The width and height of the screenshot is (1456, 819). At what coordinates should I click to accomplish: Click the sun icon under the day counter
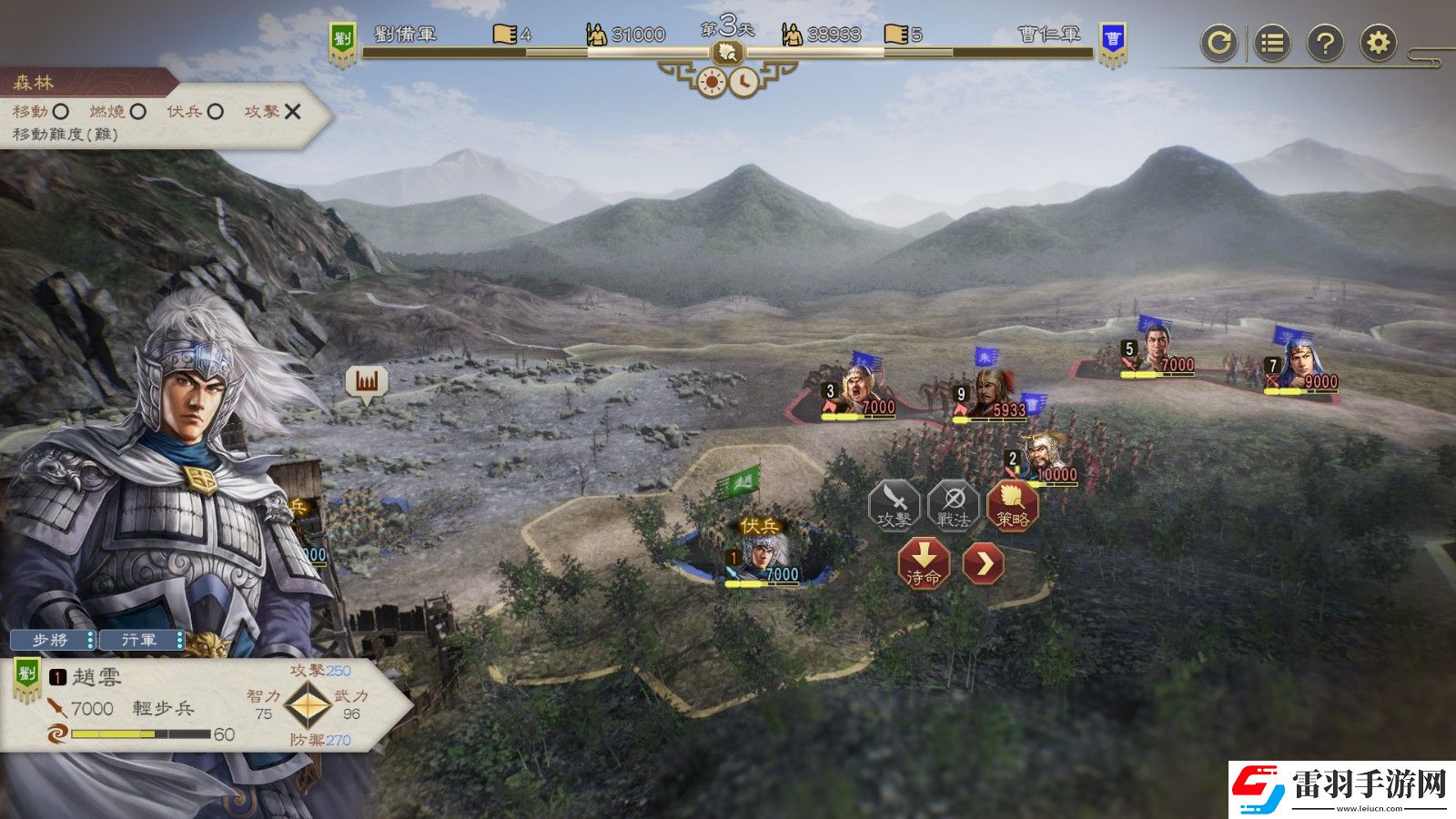coord(711,82)
